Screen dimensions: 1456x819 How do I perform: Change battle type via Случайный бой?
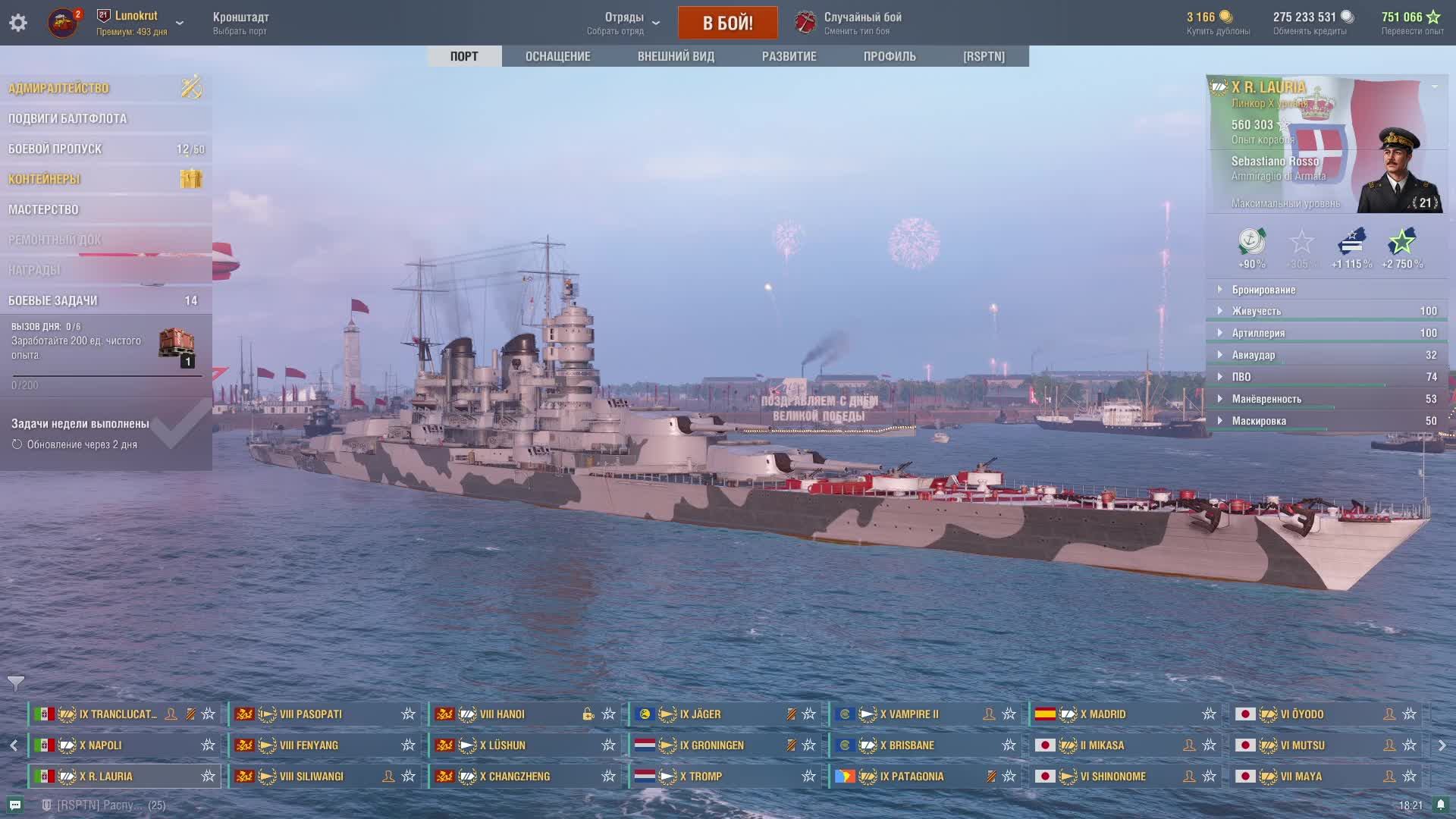pyautogui.click(x=862, y=23)
